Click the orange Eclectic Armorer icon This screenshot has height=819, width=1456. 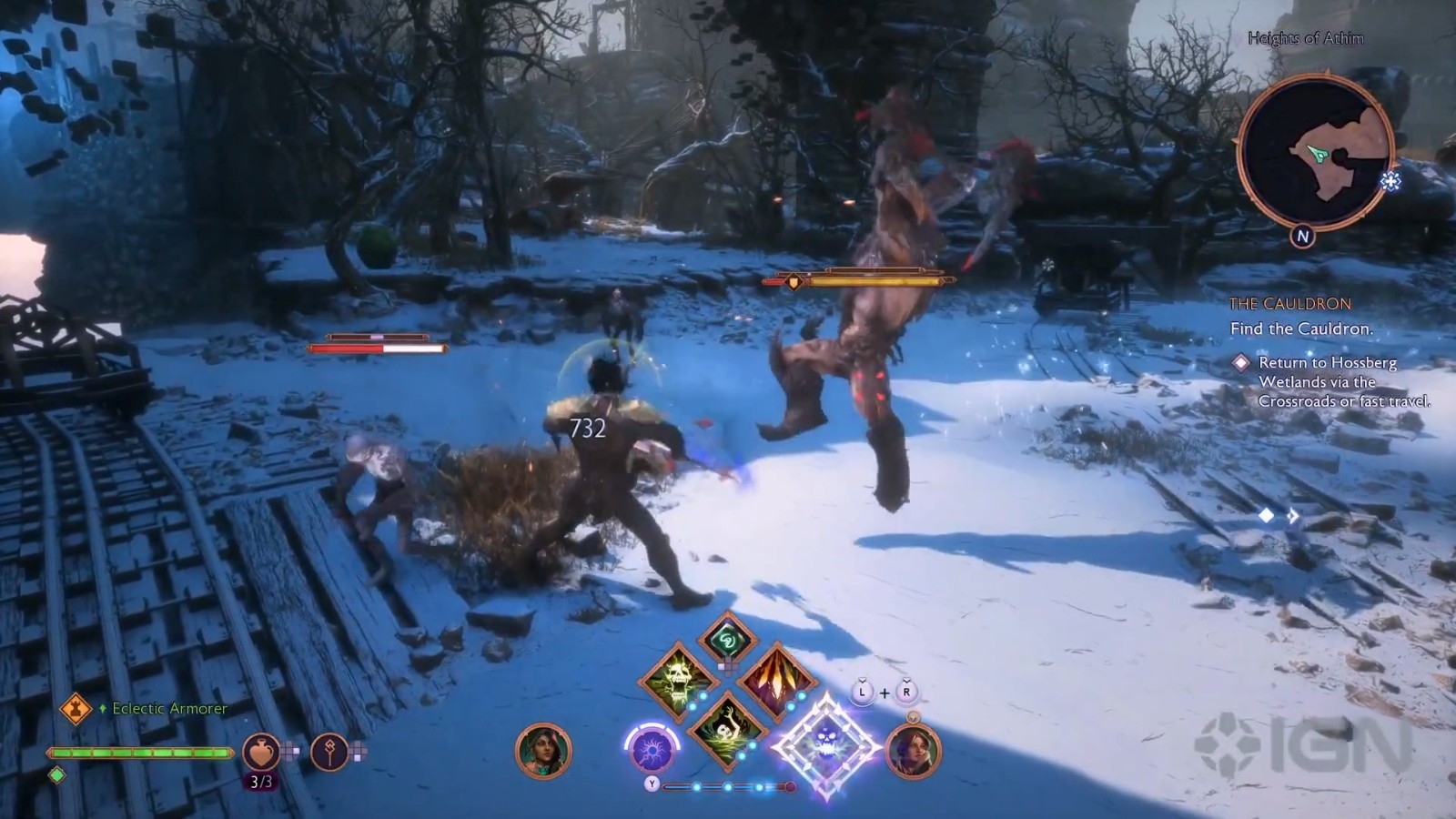[x=76, y=708]
